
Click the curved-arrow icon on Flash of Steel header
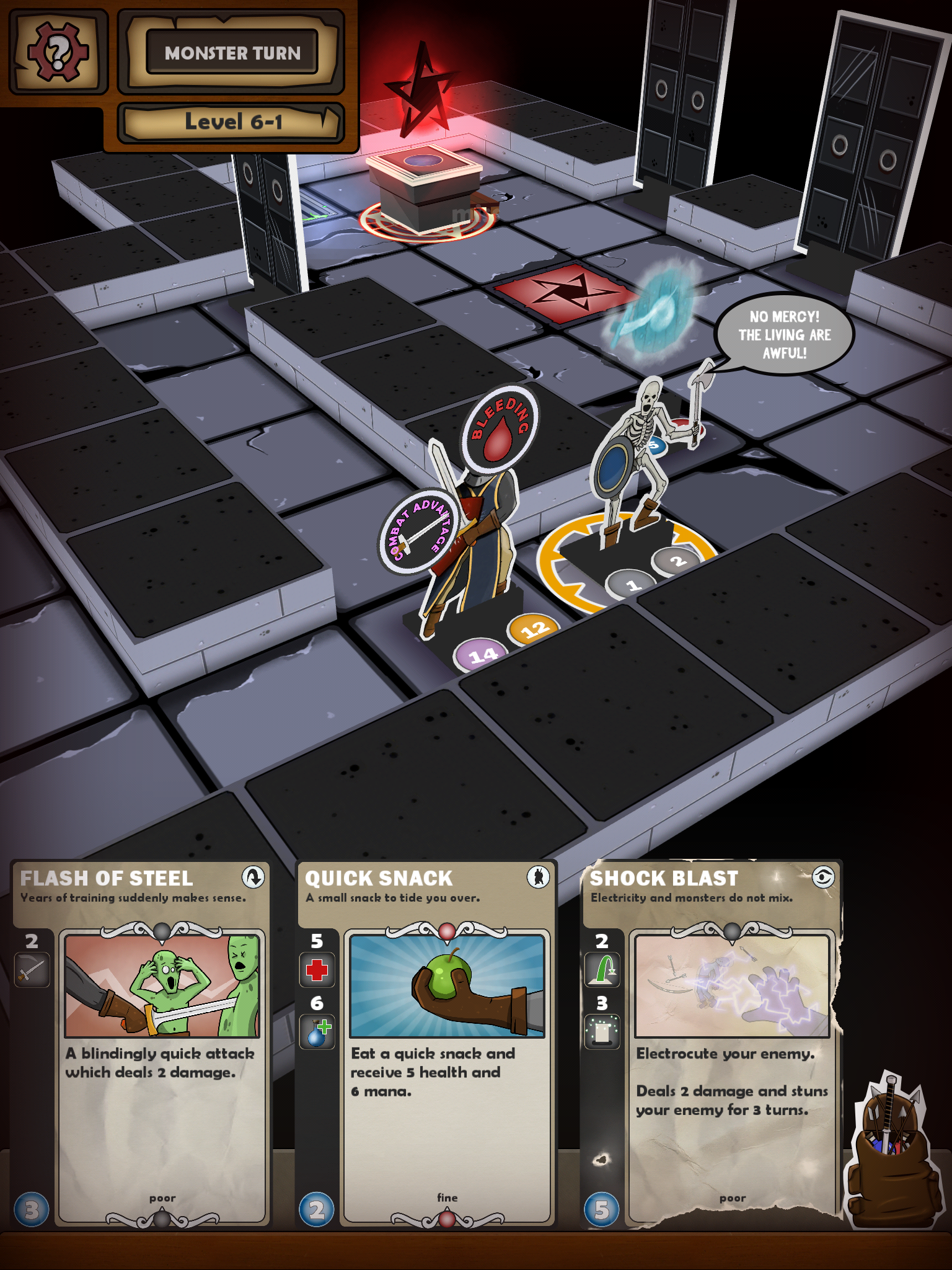[253, 878]
